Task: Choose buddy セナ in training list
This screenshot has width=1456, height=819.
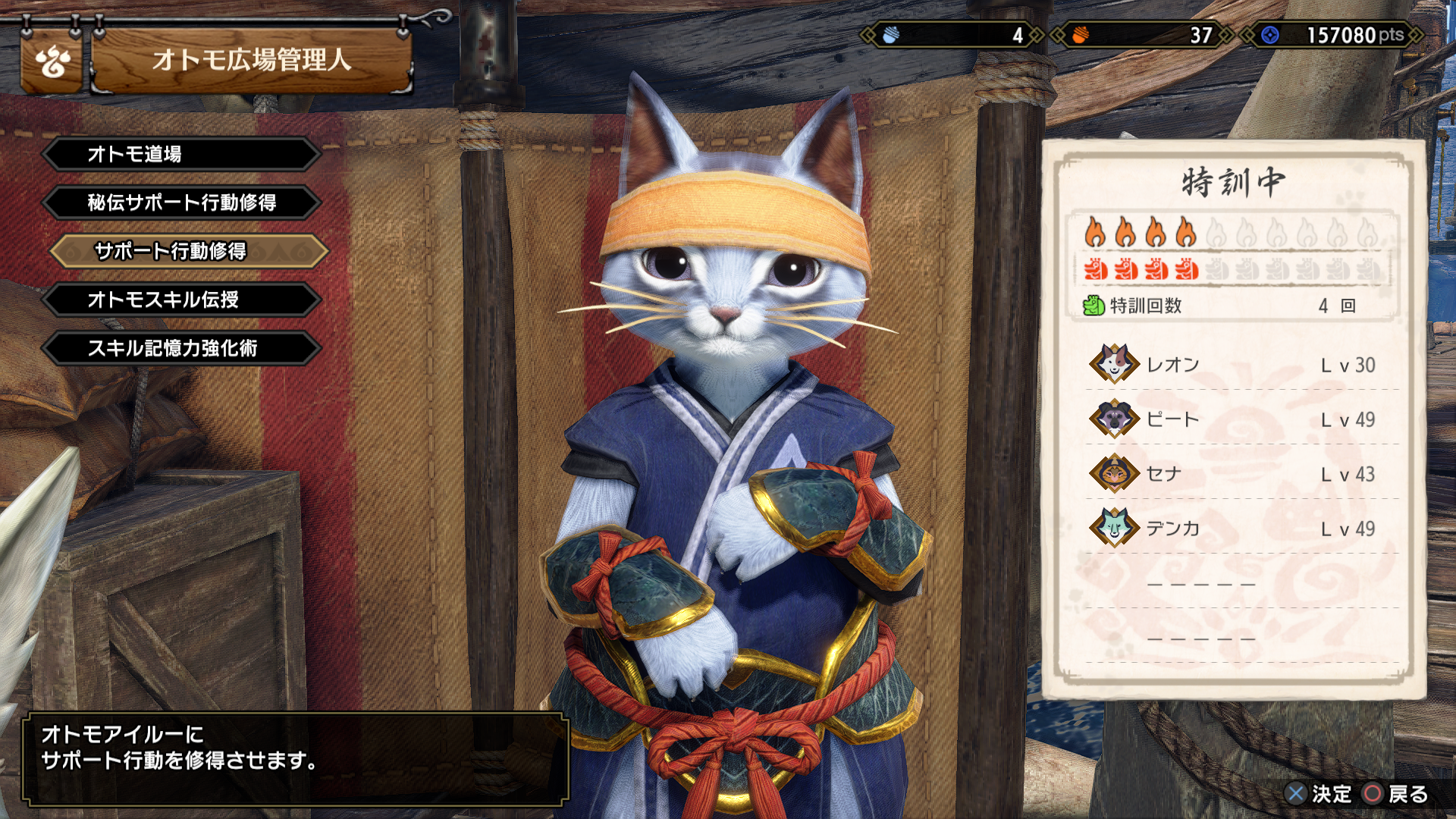Action: pyautogui.click(x=1233, y=474)
